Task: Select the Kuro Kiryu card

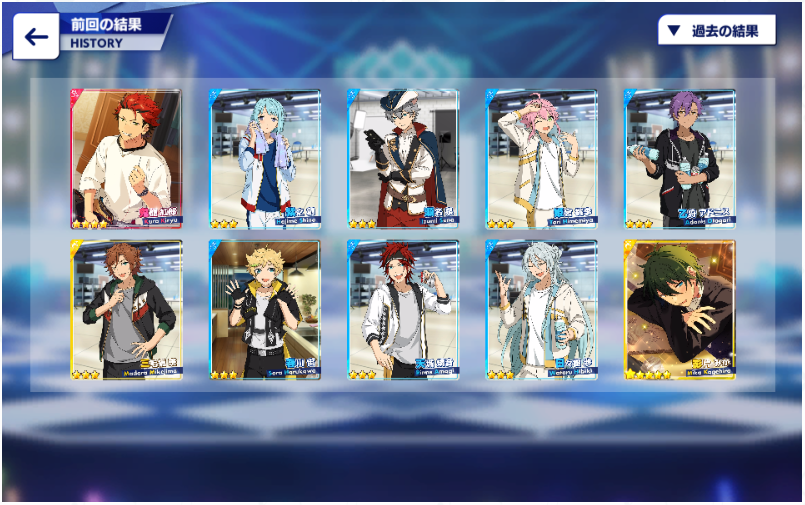Action: (x=126, y=159)
